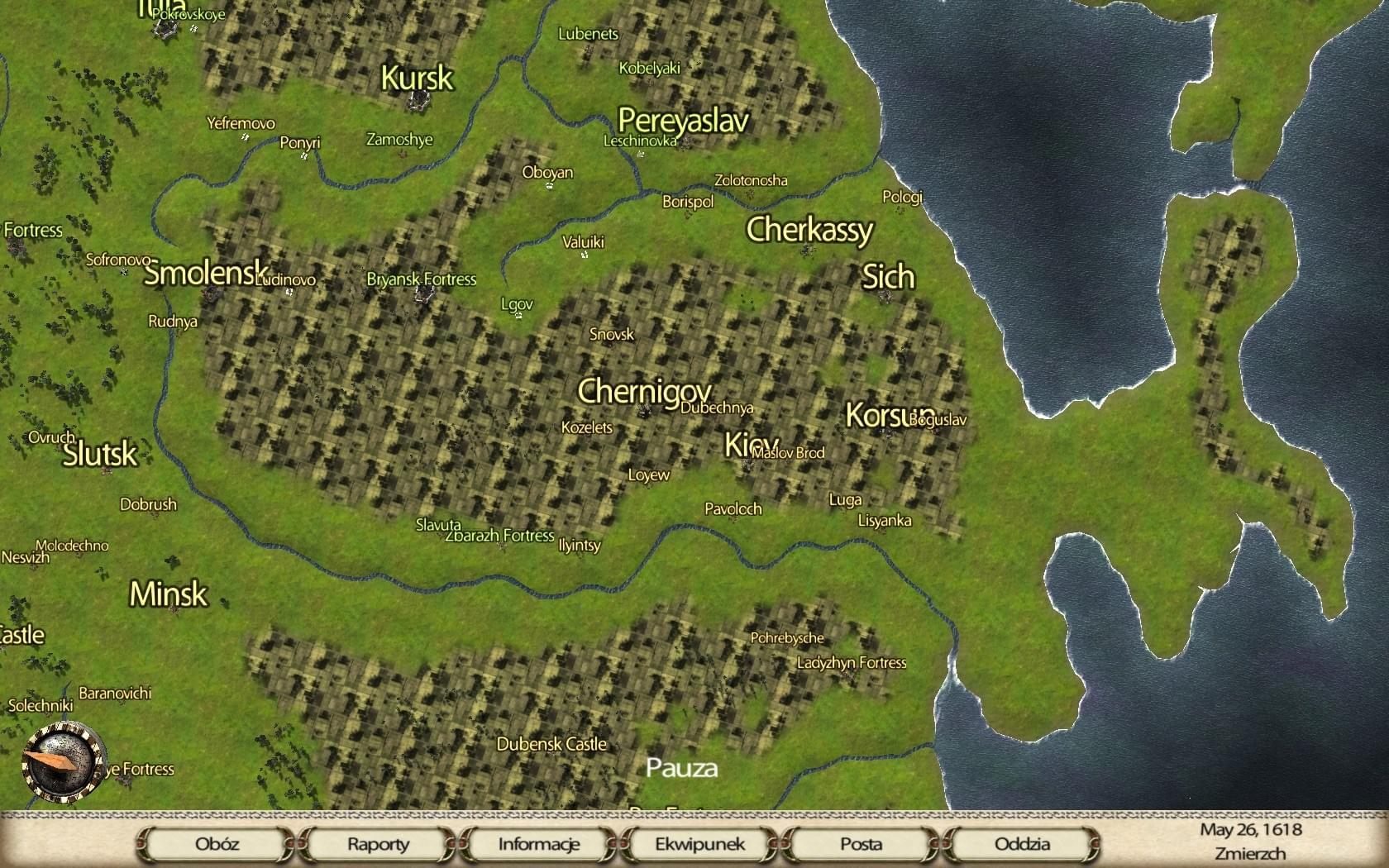Open the Obóz camp menu

coord(217,844)
